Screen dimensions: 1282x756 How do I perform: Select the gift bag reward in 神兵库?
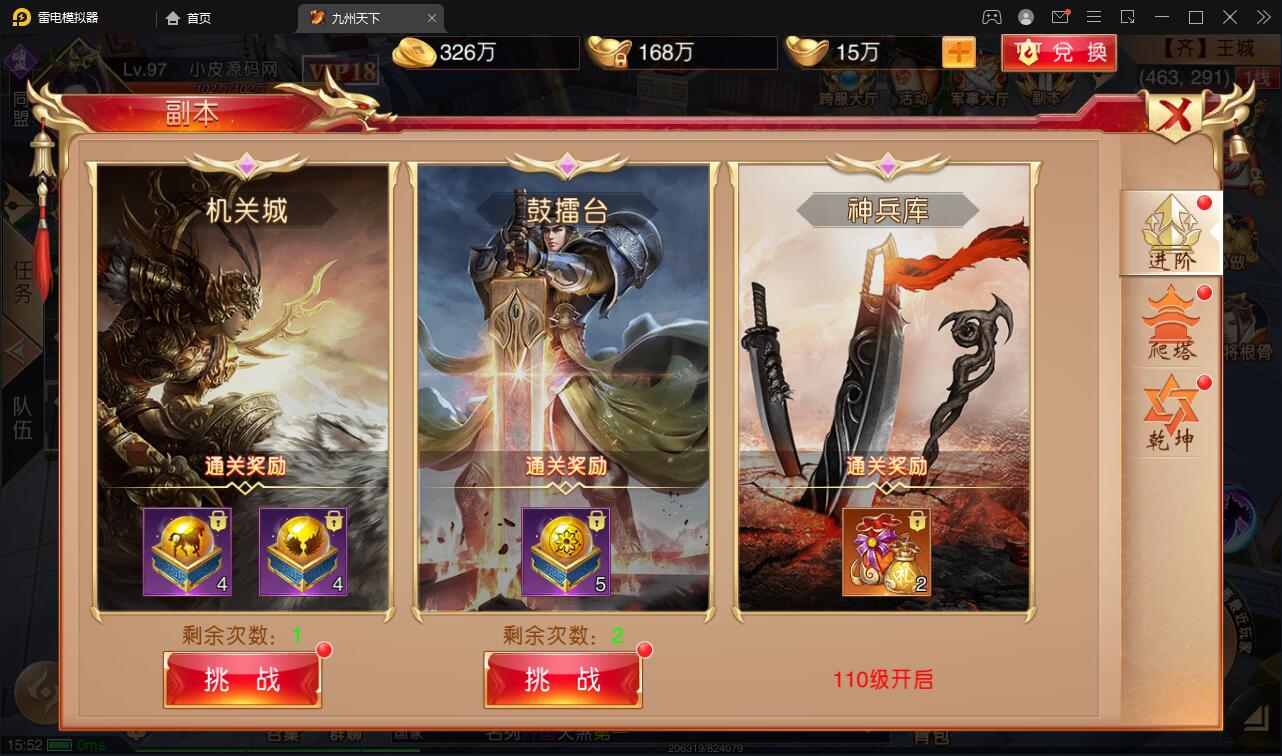(x=886, y=550)
